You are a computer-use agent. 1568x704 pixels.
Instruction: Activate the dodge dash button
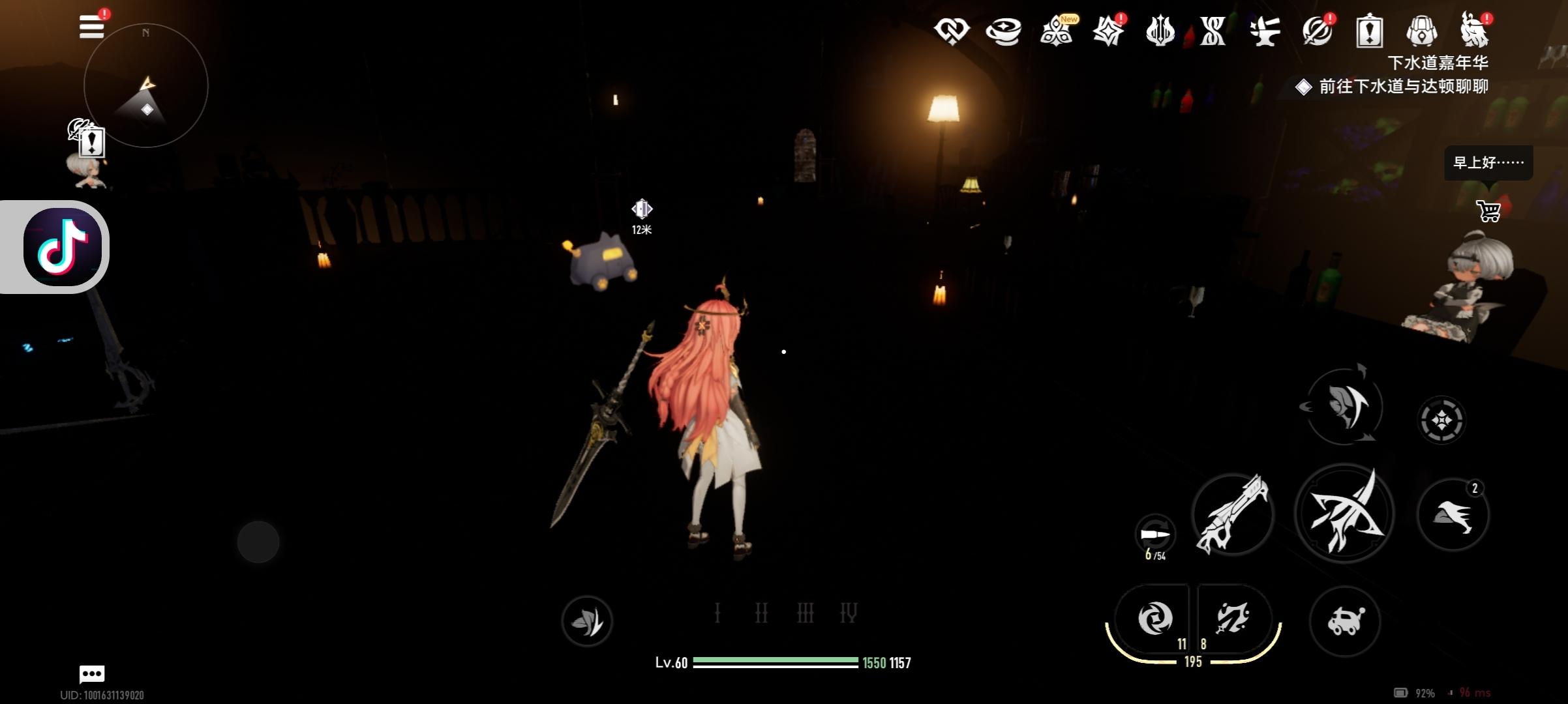(1453, 514)
